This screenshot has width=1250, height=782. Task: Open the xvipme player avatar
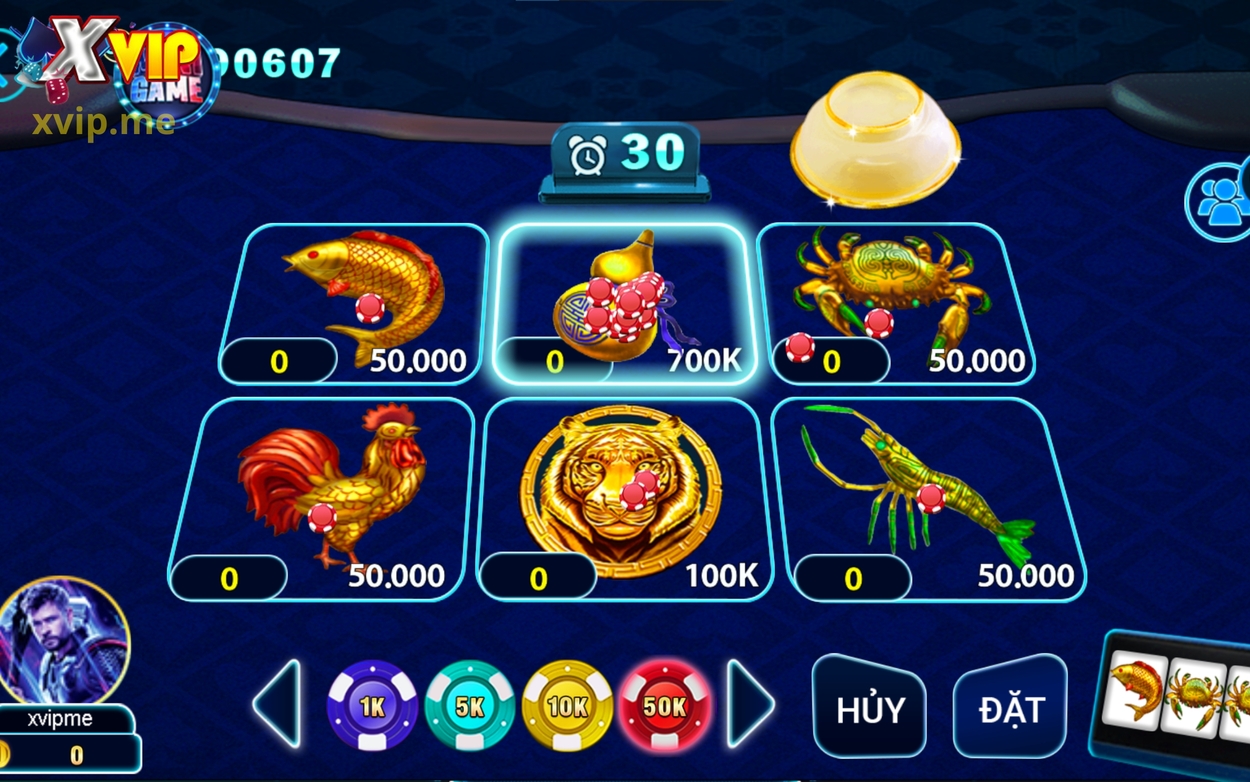pyautogui.click(x=62, y=642)
